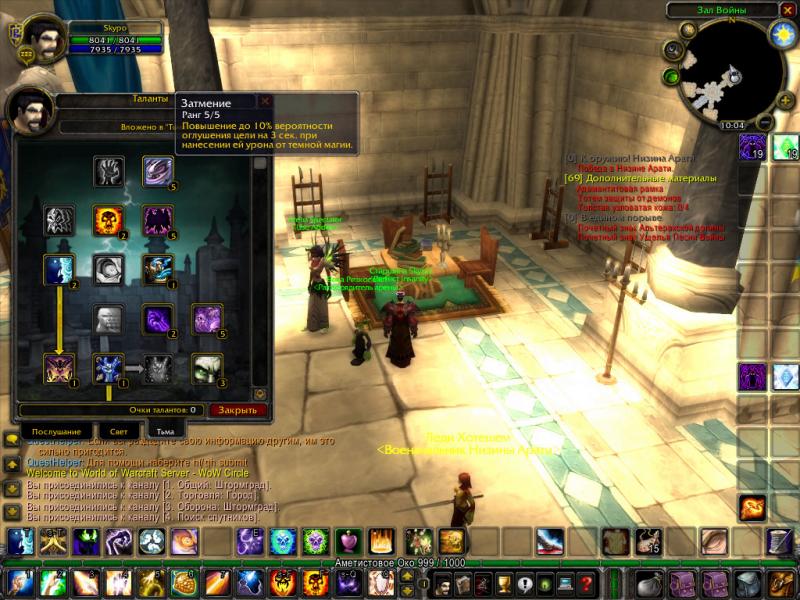Select the flaming skull talent icon
The width and height of the screenshot is (800, 600).
[x=108, y=220]
